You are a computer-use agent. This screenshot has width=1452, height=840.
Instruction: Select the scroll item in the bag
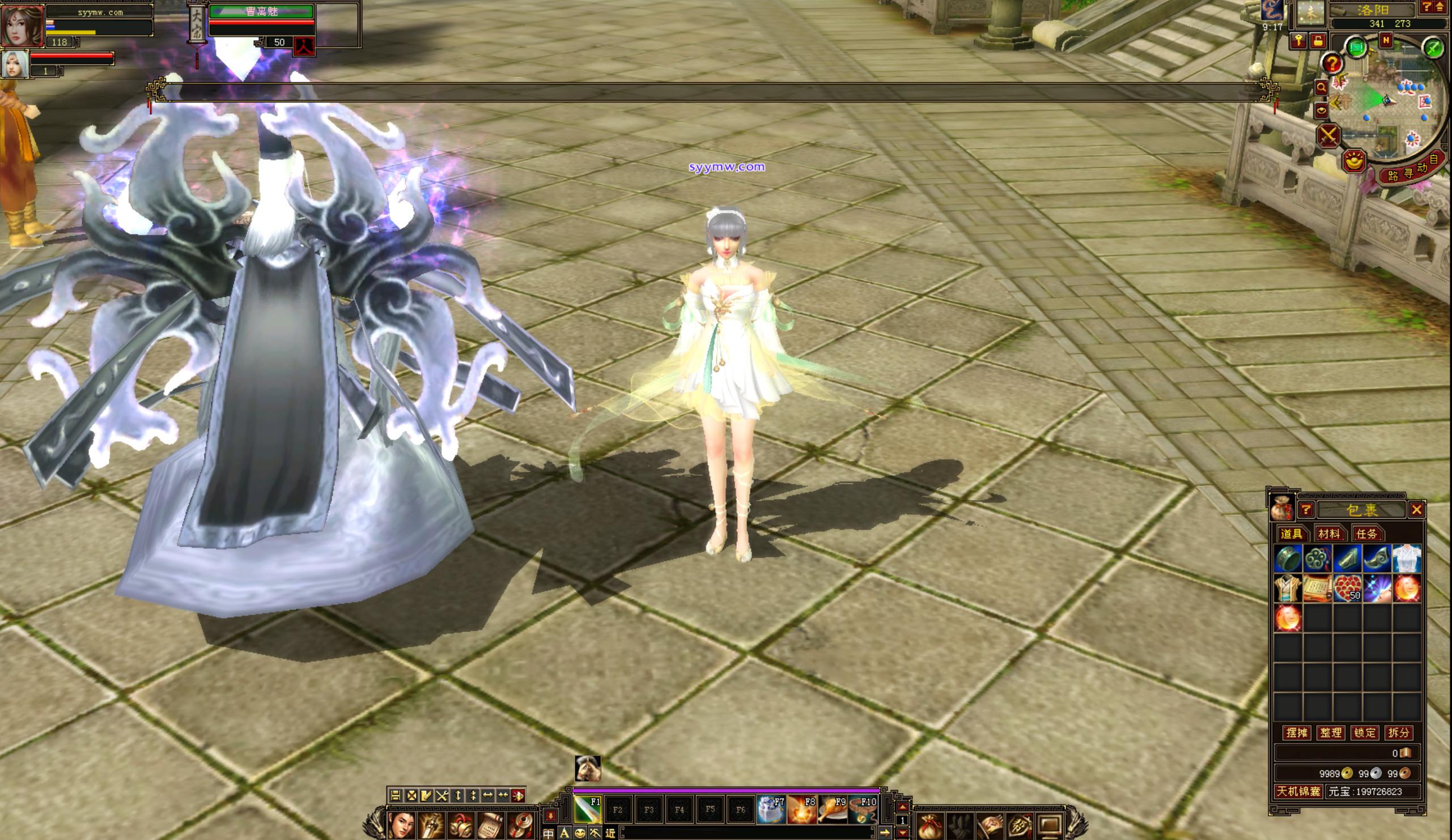point(1317,589)
